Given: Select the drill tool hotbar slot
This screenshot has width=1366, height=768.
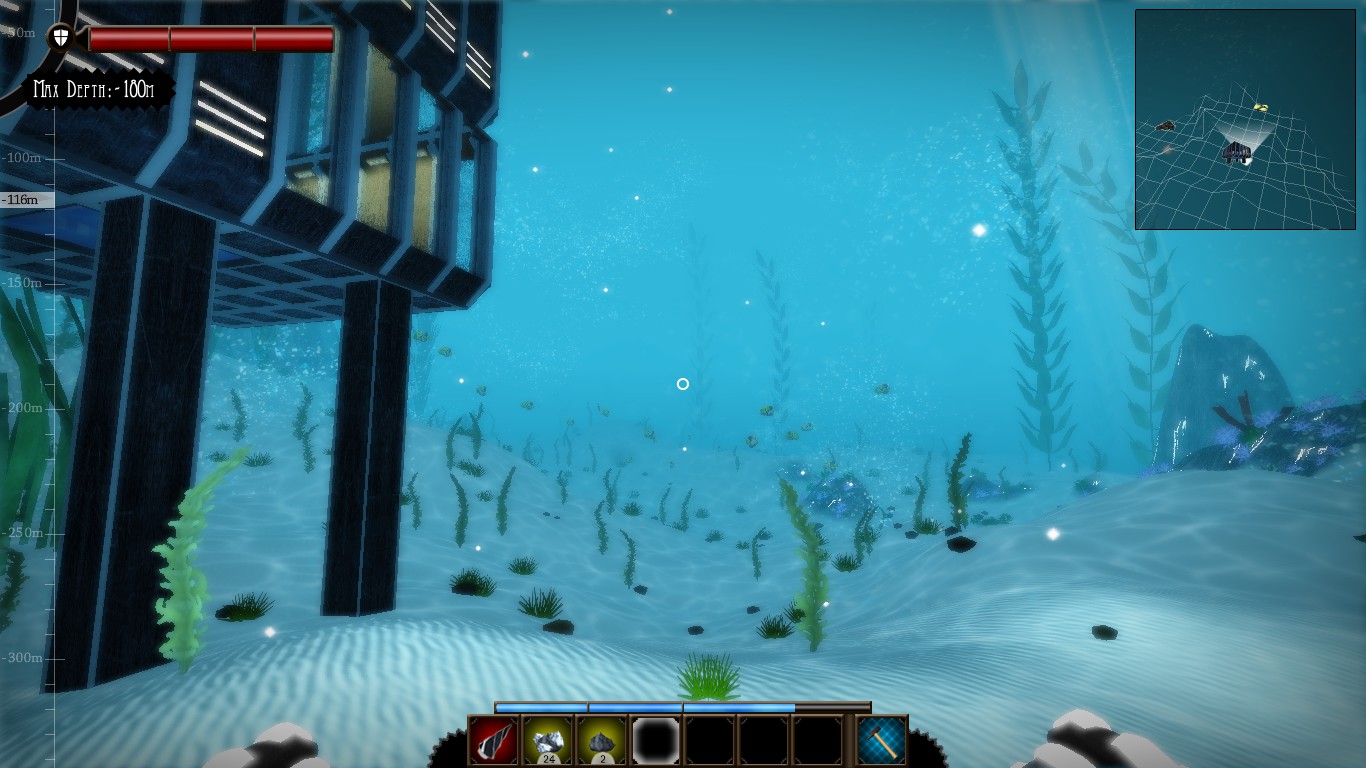Looking at the screenshot, I should pyautogui.click(x=494, y=740).
